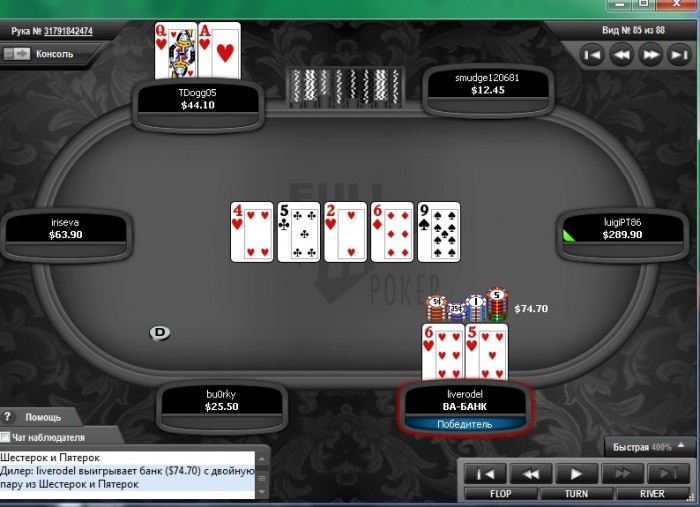Jump to the RIVER street
The width and height of the screenshot is (700, 507).
(x=652, y=493)
